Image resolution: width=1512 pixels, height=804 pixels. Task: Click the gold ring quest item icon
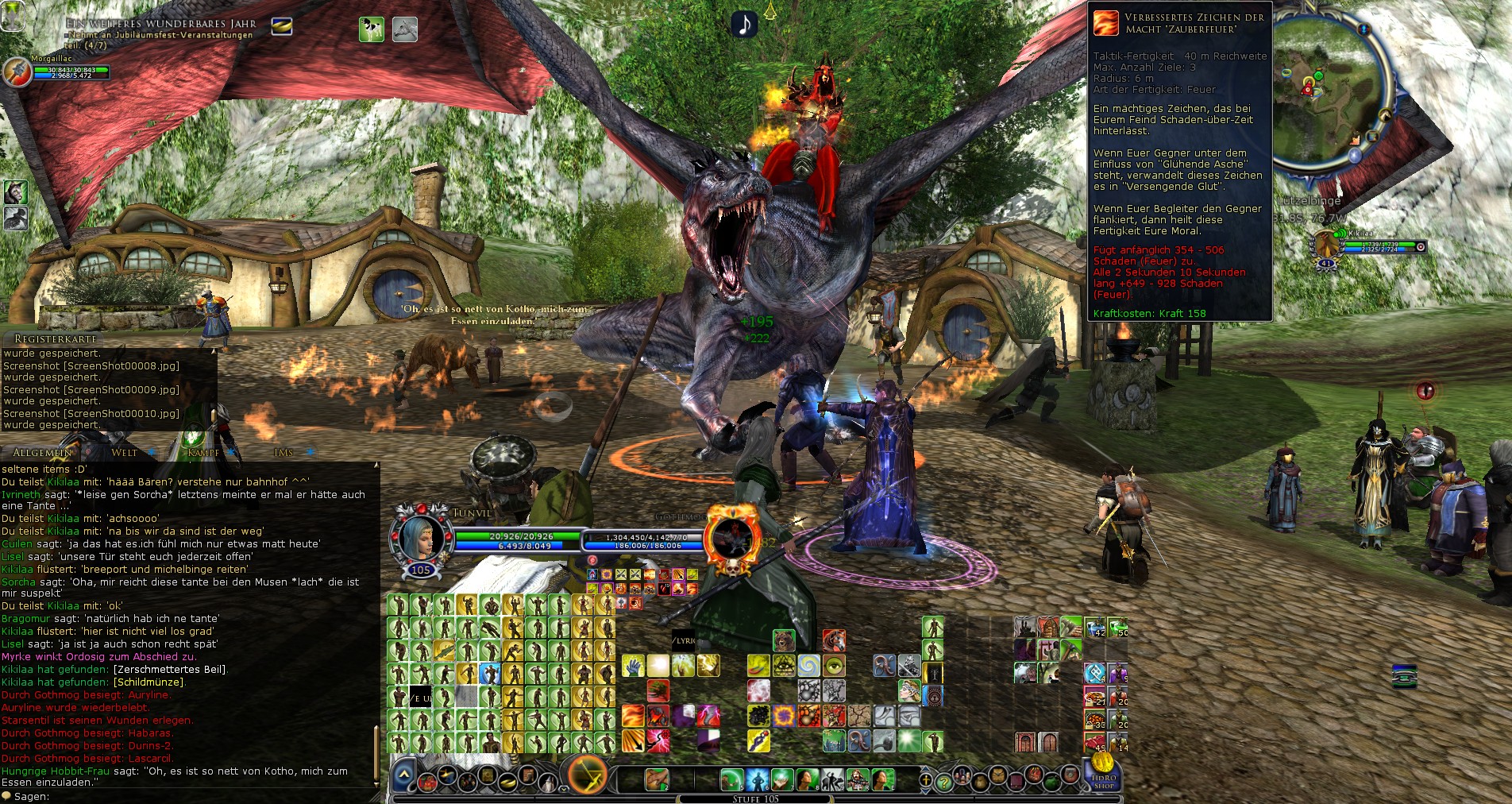coord(282,26)
